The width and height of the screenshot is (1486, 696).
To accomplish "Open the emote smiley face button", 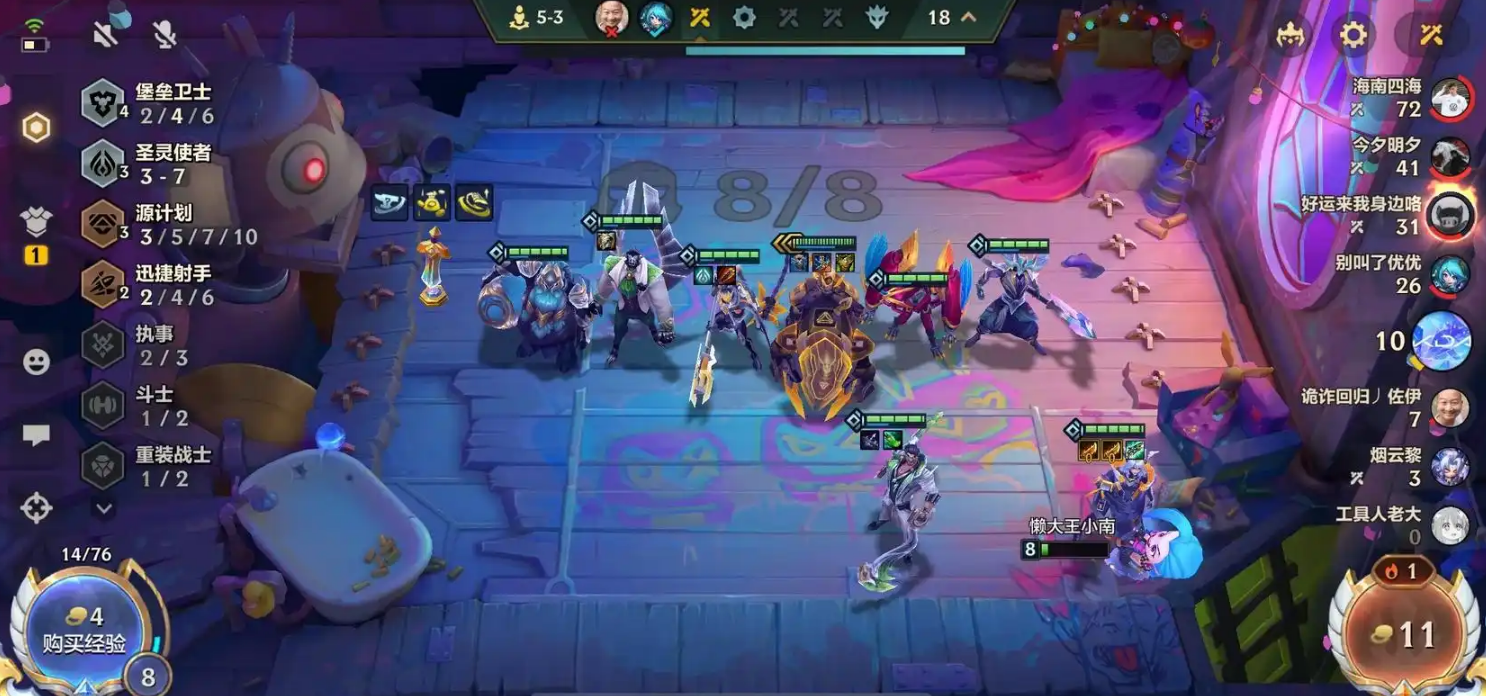I will (x=36, y=362).
